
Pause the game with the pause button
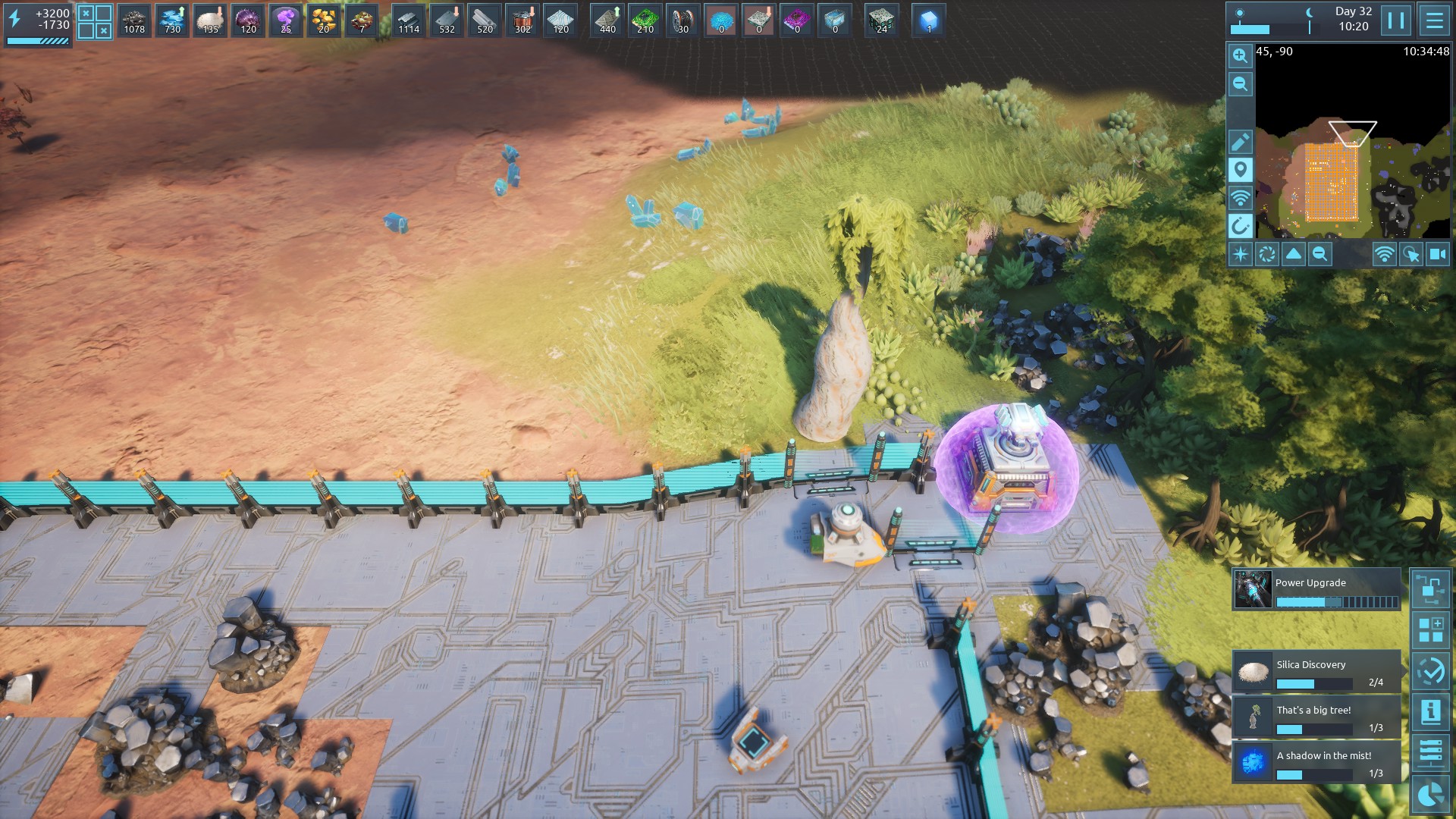point(1396,20)
